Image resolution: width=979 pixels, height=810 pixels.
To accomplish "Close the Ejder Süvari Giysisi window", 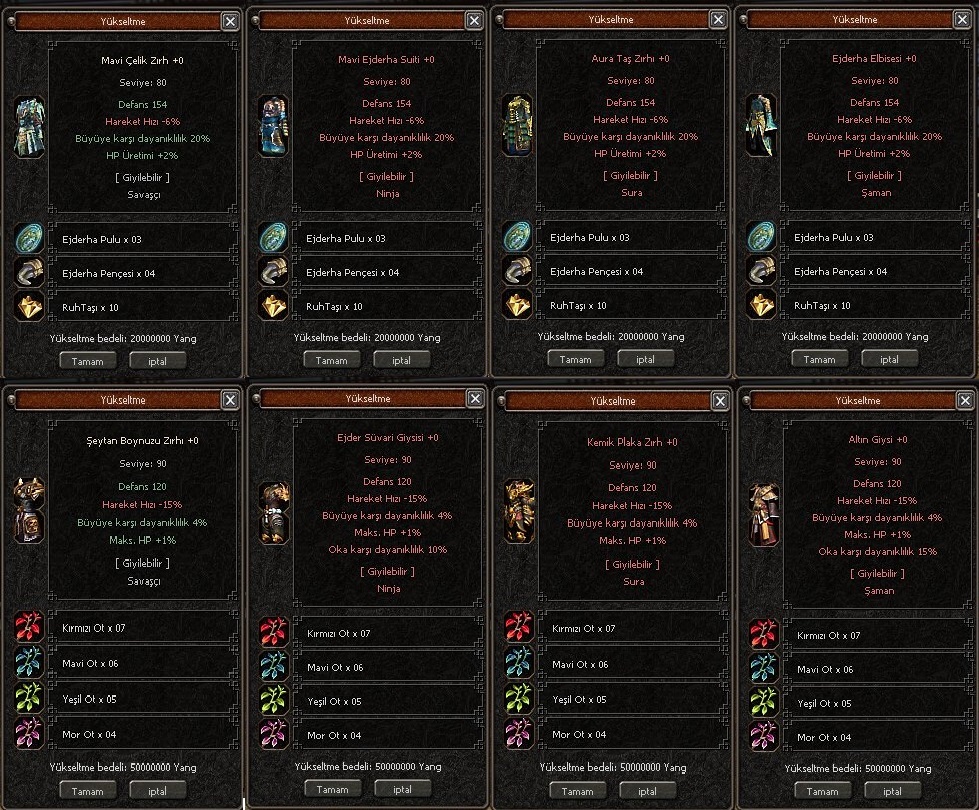I will point(474,399).
